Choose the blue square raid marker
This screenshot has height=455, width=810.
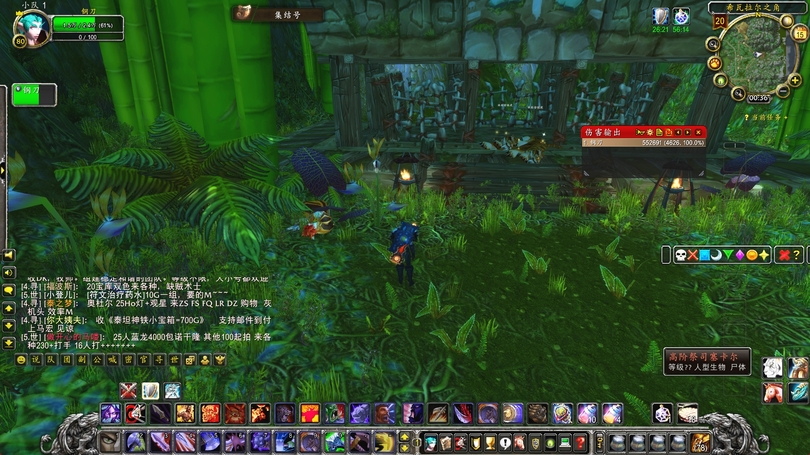tap(706, 255)
